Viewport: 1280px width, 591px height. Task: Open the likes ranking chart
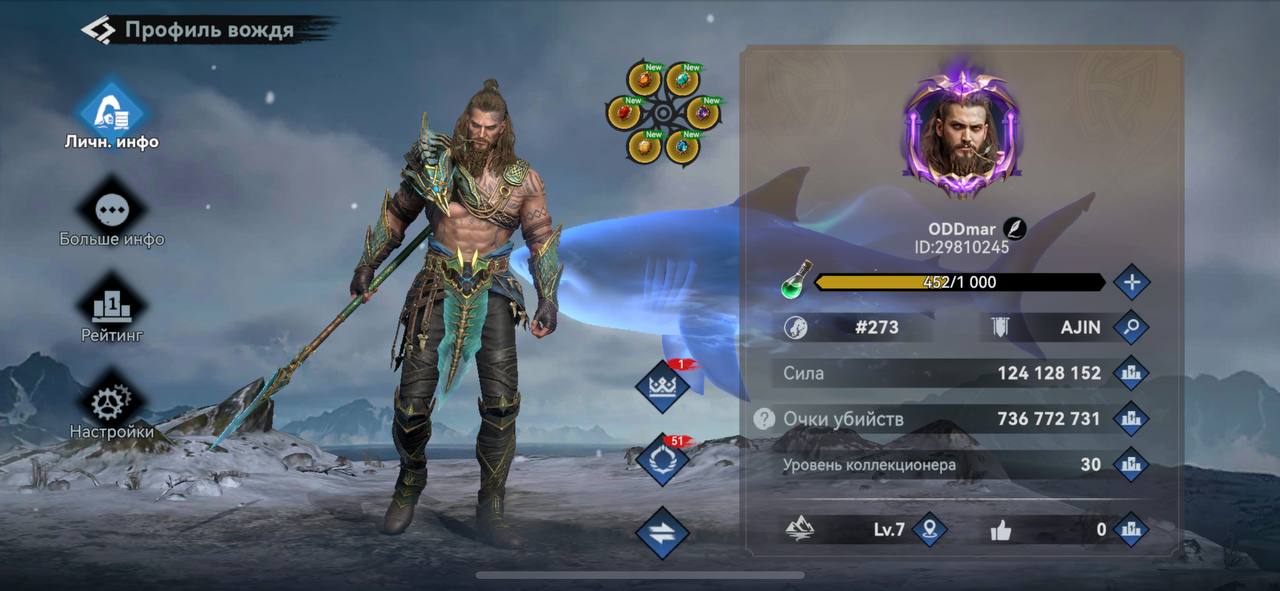(x=1131, y=529)
